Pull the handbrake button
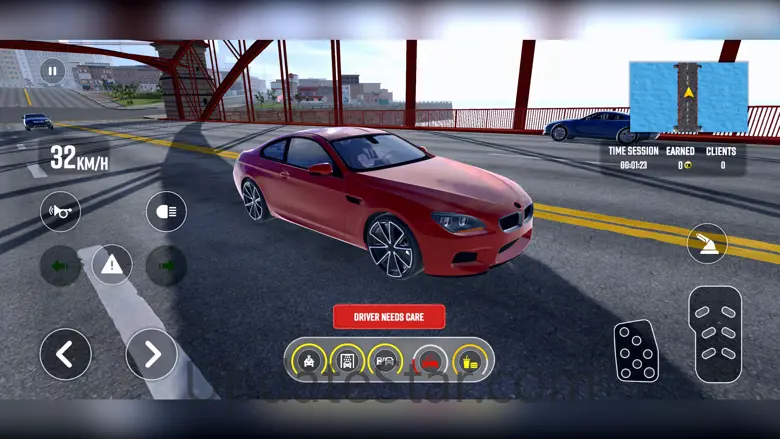The image size is (780, 439). [x=707, y=244]
